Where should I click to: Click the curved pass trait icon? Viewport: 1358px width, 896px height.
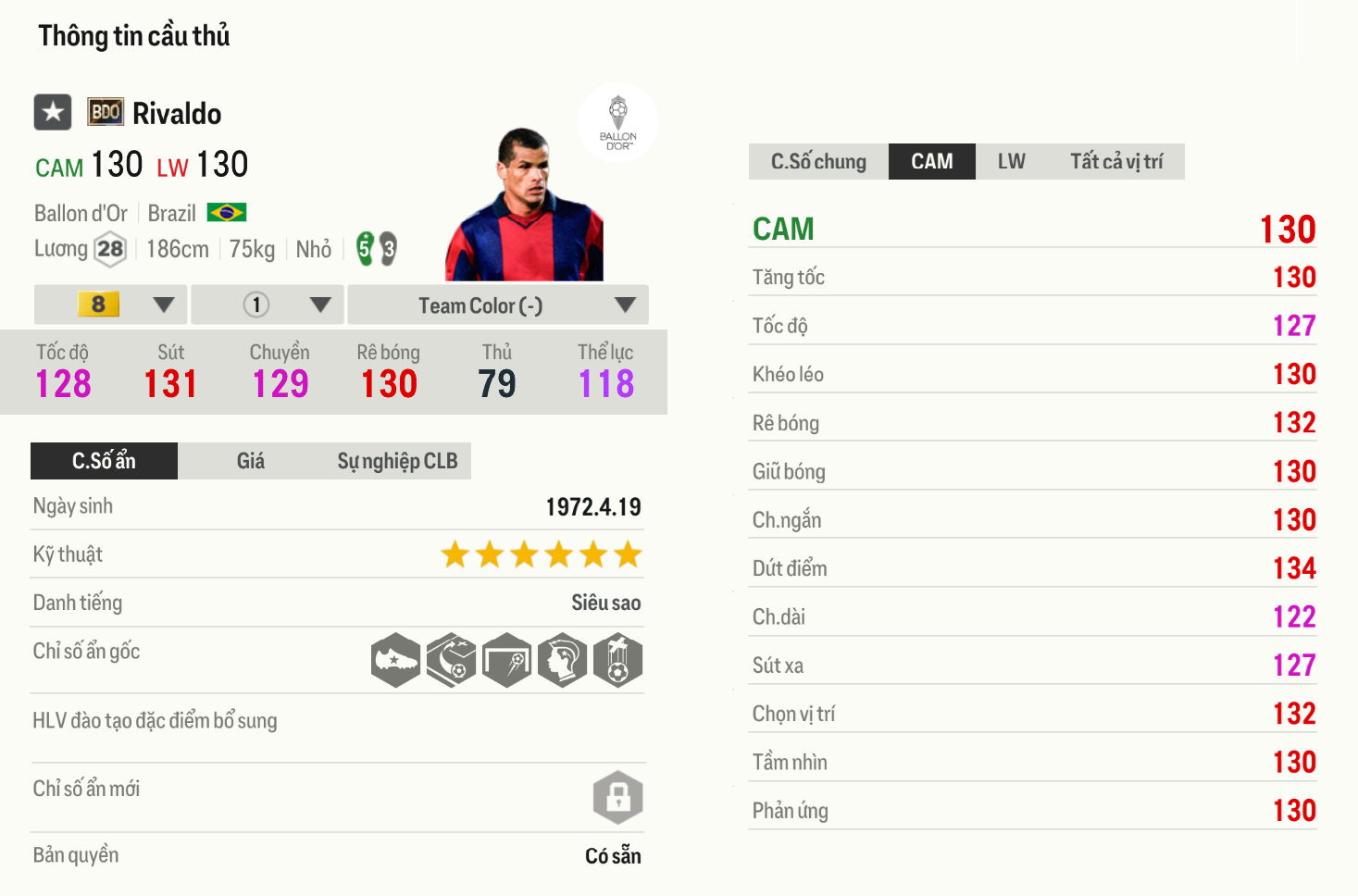point(452,659)
